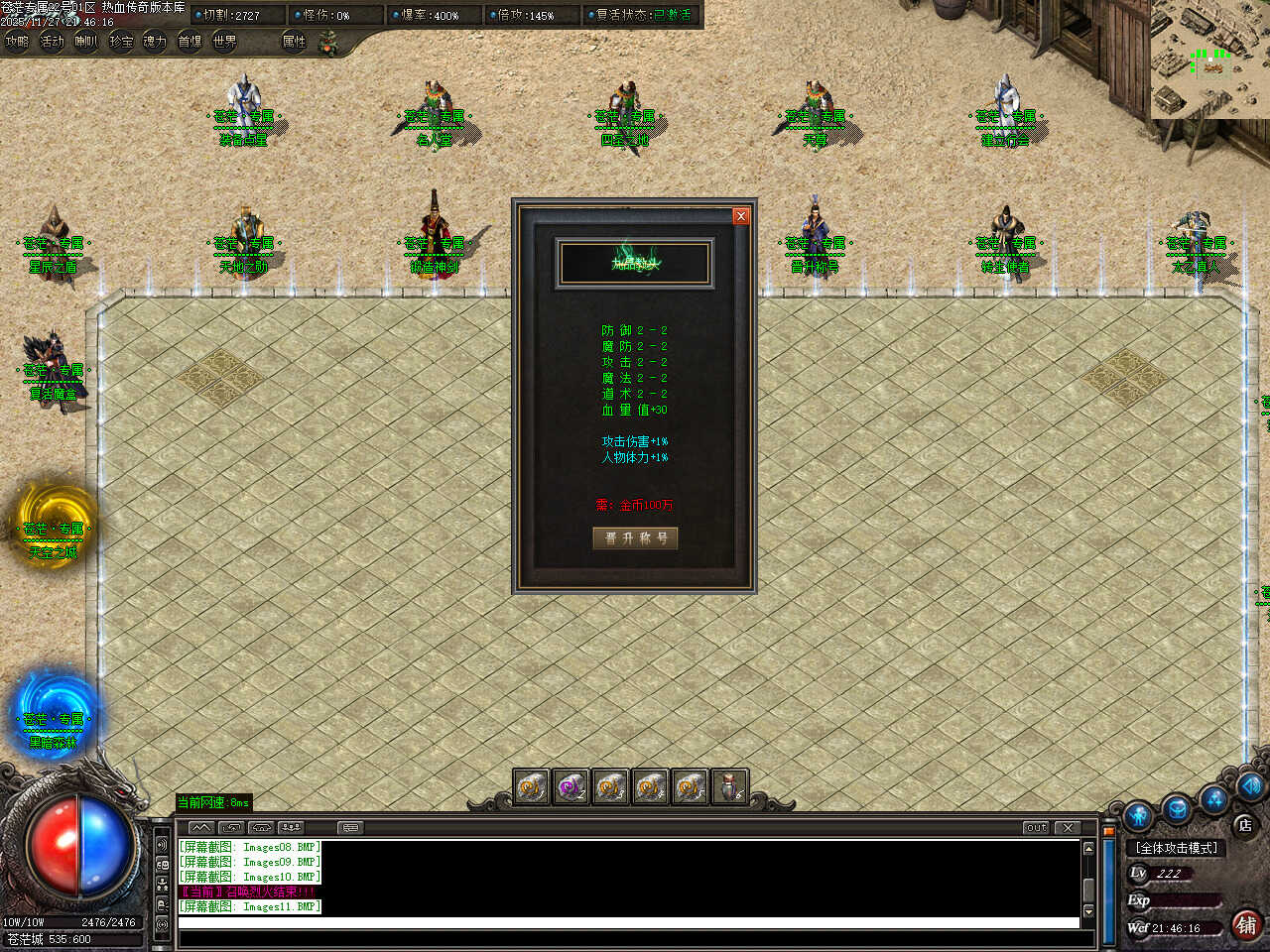The height and width of the screenshot is (952, 1270).
Task: Open the 世界 world menu
Action: tap(225, 42)
